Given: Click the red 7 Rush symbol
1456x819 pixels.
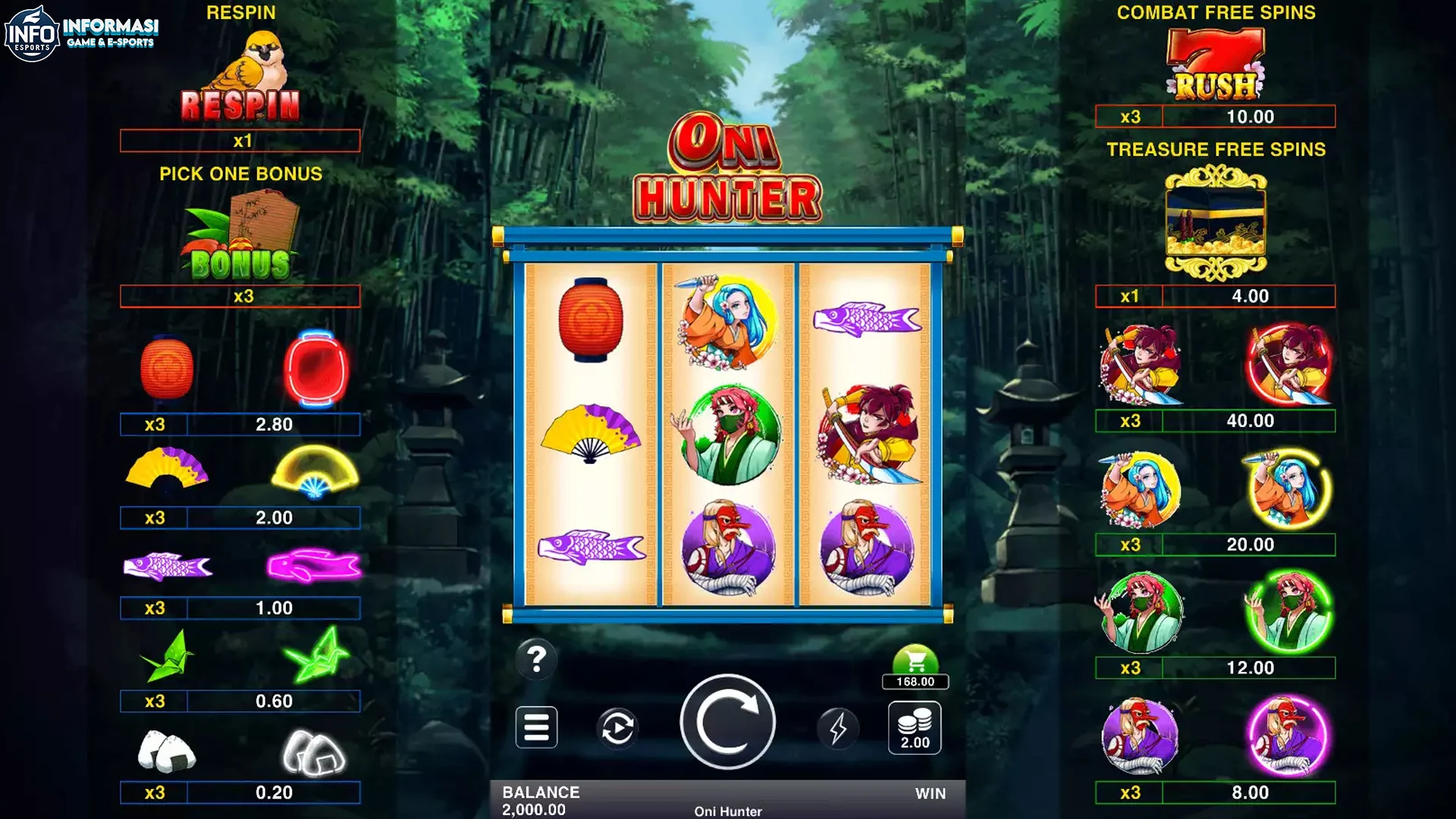Looking at the screenshot, I should click(x=1212, y=61).
